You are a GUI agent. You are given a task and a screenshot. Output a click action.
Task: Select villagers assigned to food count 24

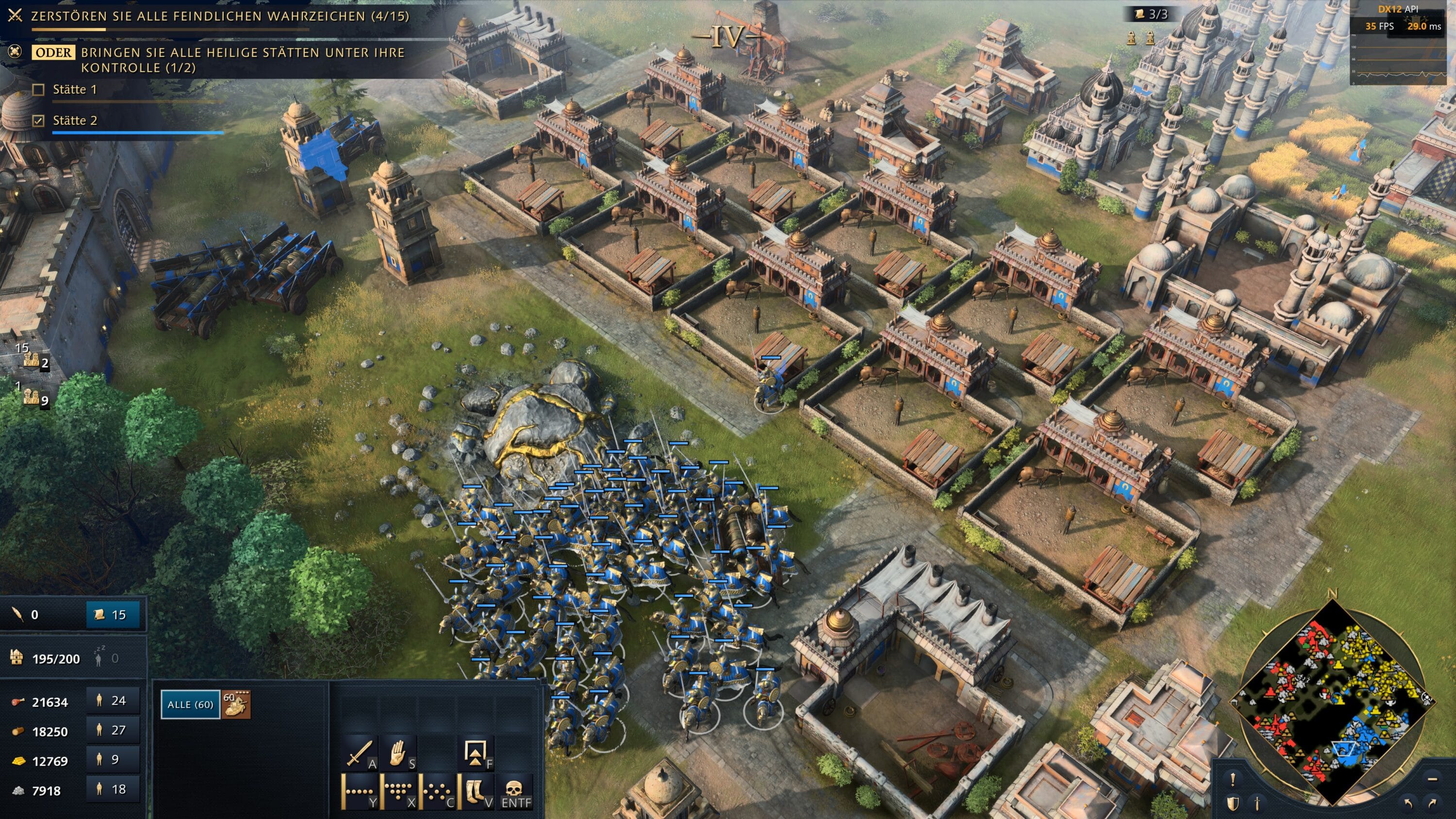[113, 701]
